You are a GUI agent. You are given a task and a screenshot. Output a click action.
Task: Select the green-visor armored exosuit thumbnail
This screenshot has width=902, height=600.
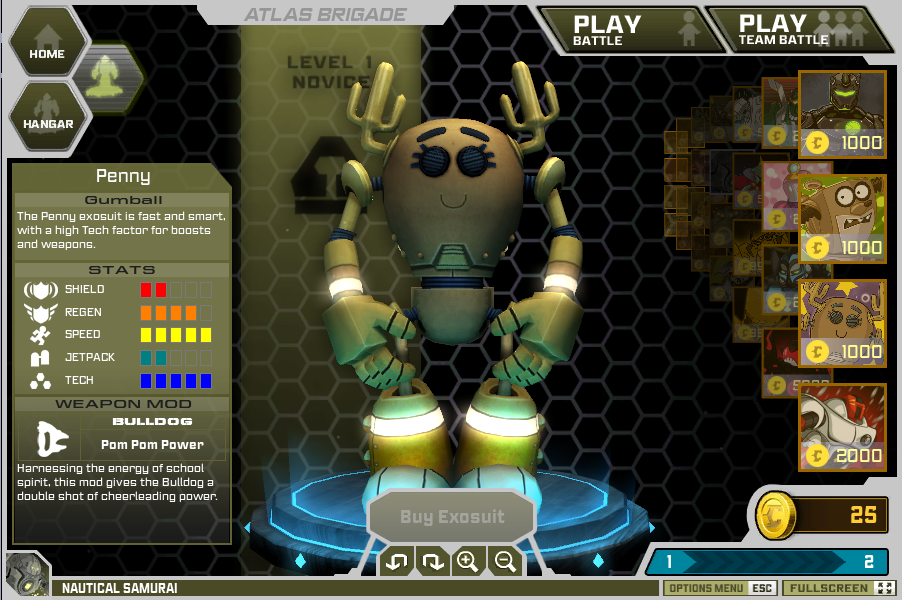pyautogui.click(x=842, y=114)
